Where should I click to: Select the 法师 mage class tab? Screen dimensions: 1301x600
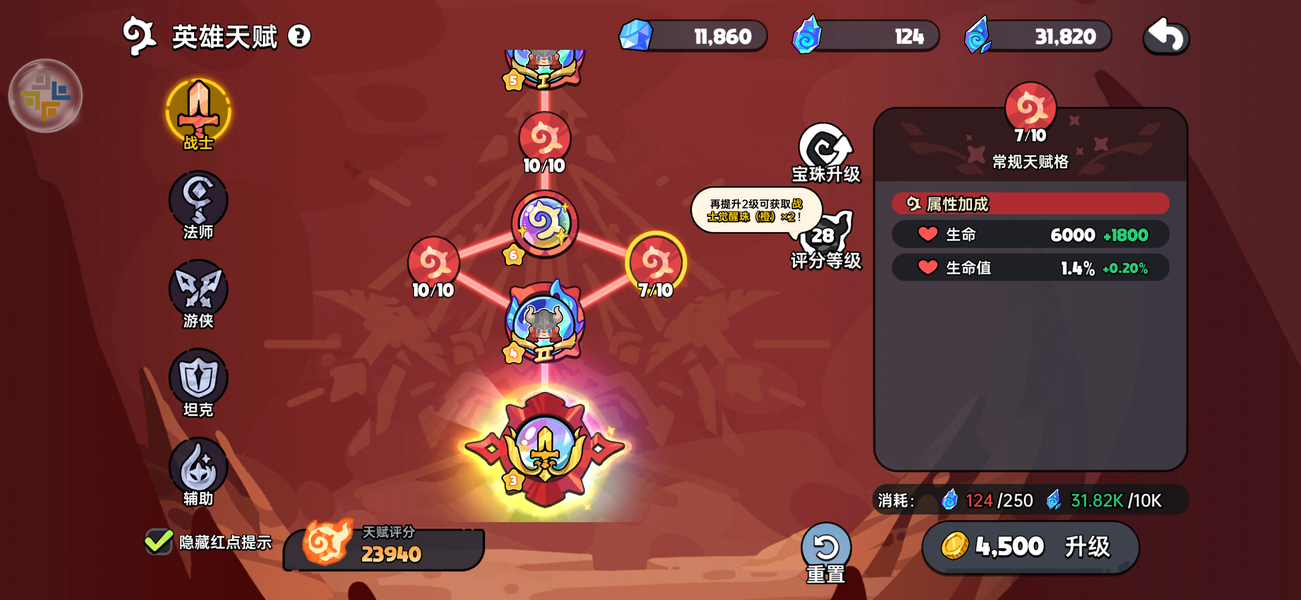198,201
